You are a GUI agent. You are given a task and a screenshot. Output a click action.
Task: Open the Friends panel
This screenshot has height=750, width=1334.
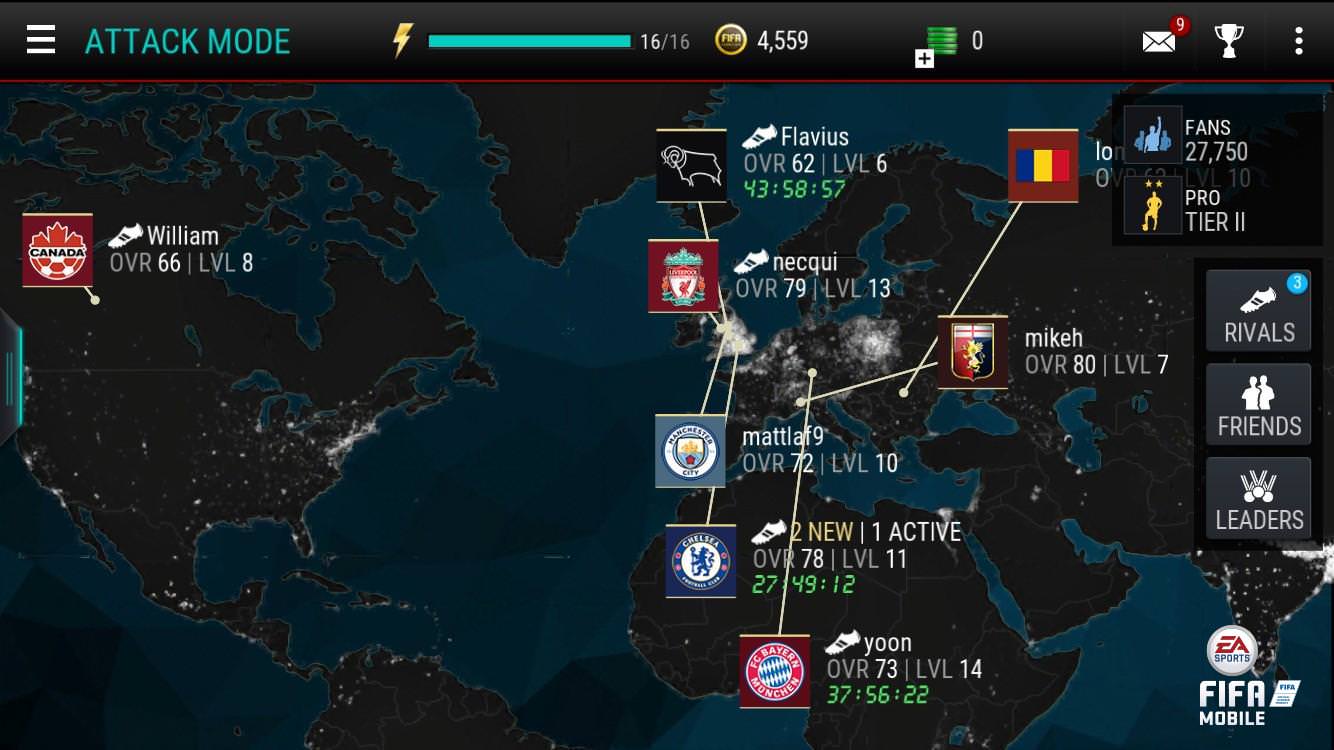(x=1258, y=404)
